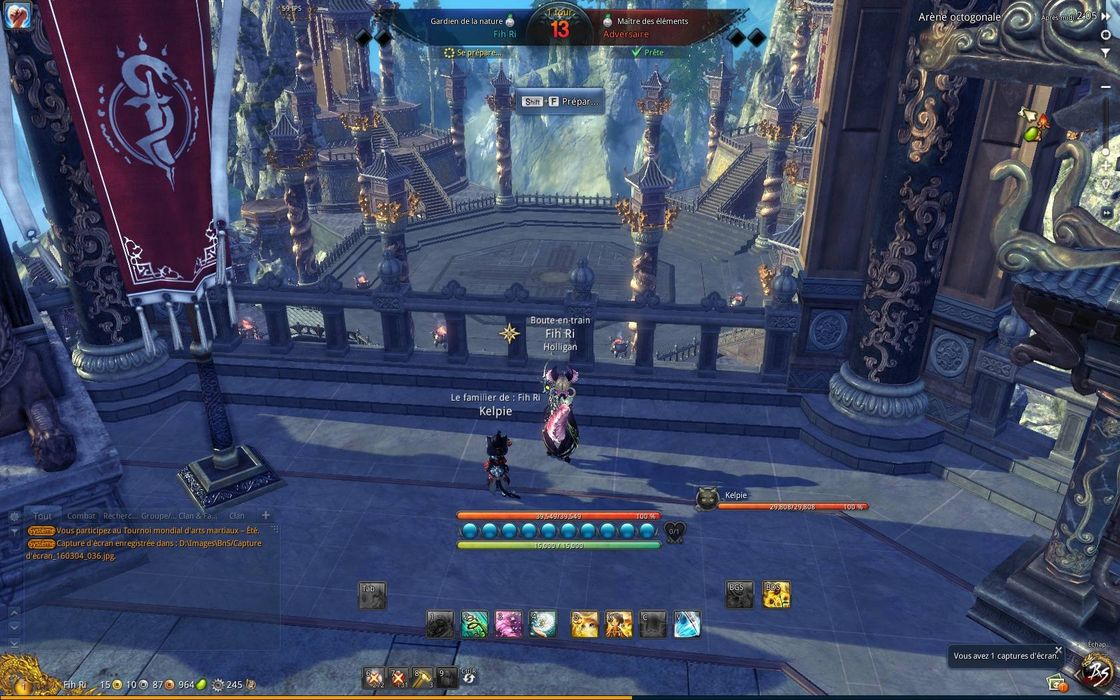The height and width of the screenshot is (700, 1120).
Task: Add a new chat tab with plus button
Action: pyautogui.click(x=266, y=515)
